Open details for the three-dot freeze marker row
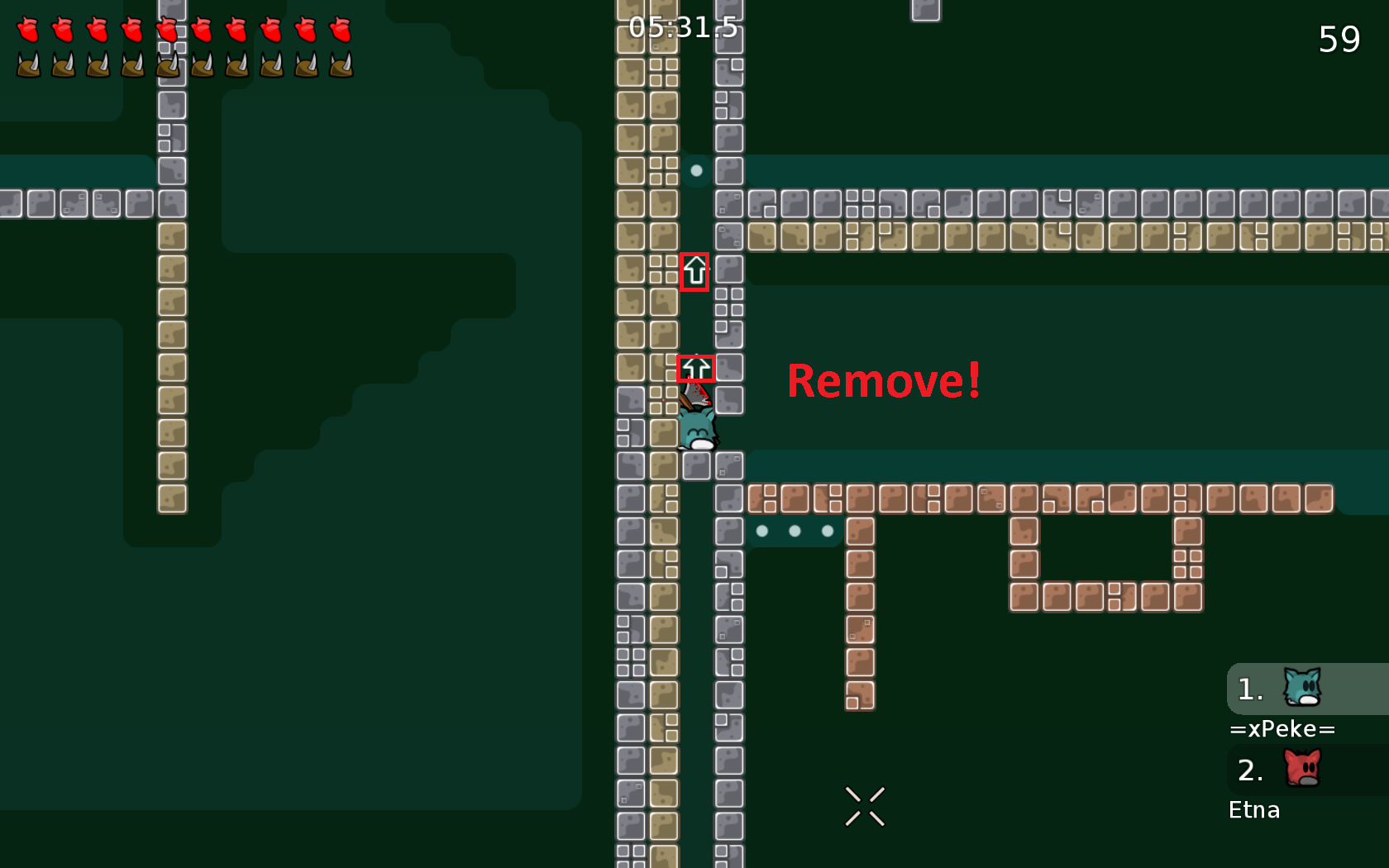 click(795, 531)
